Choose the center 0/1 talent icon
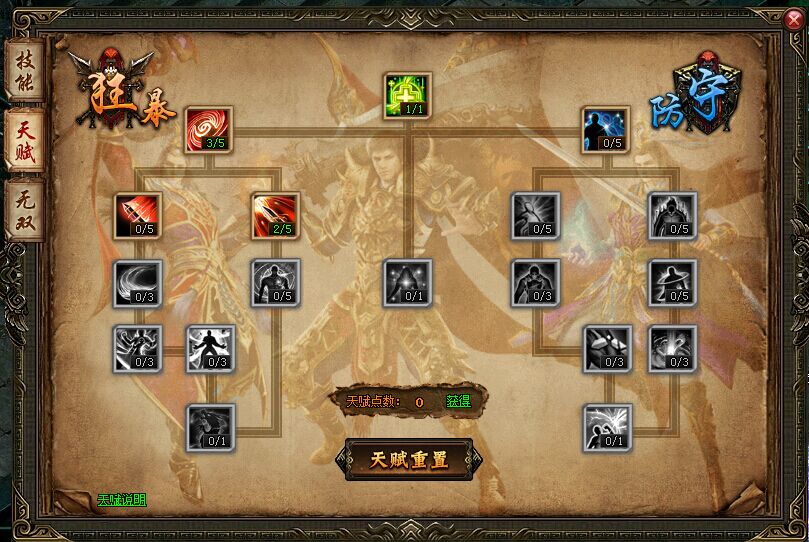The height and width of the screenshot is (542, 809). 408,283
